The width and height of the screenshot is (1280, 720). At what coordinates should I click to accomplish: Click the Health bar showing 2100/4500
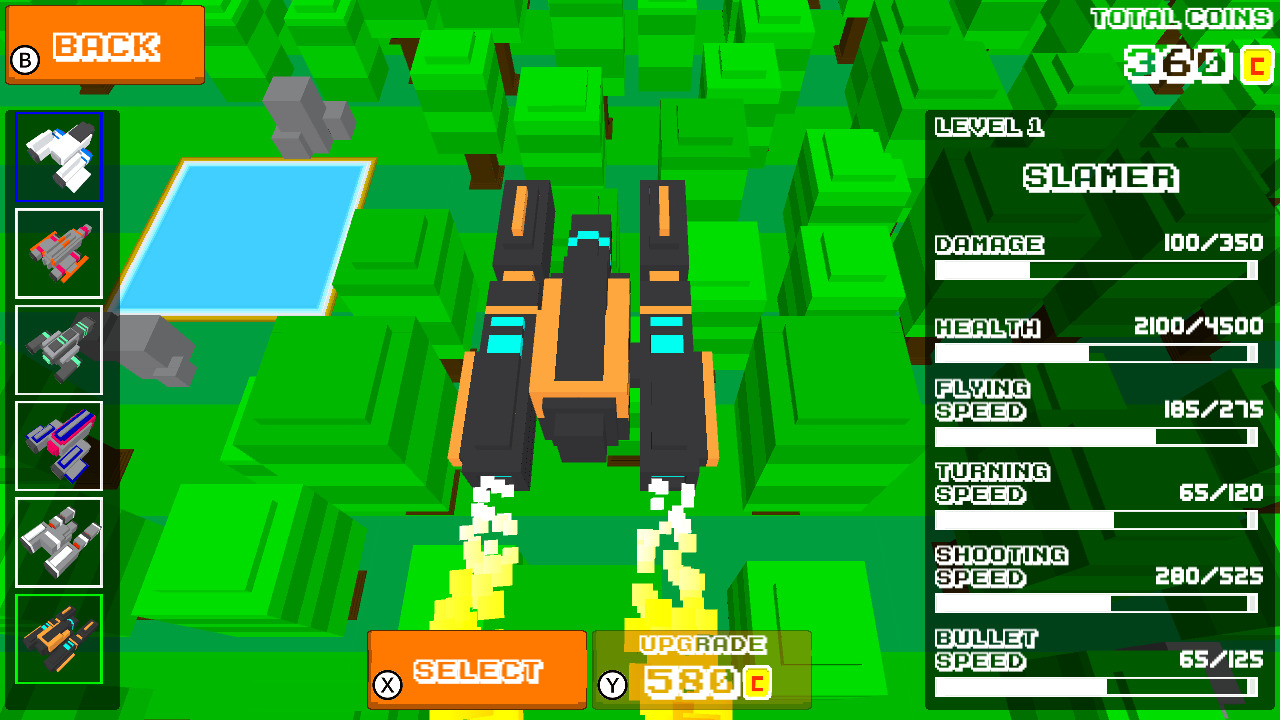(x=1097, y=352)
